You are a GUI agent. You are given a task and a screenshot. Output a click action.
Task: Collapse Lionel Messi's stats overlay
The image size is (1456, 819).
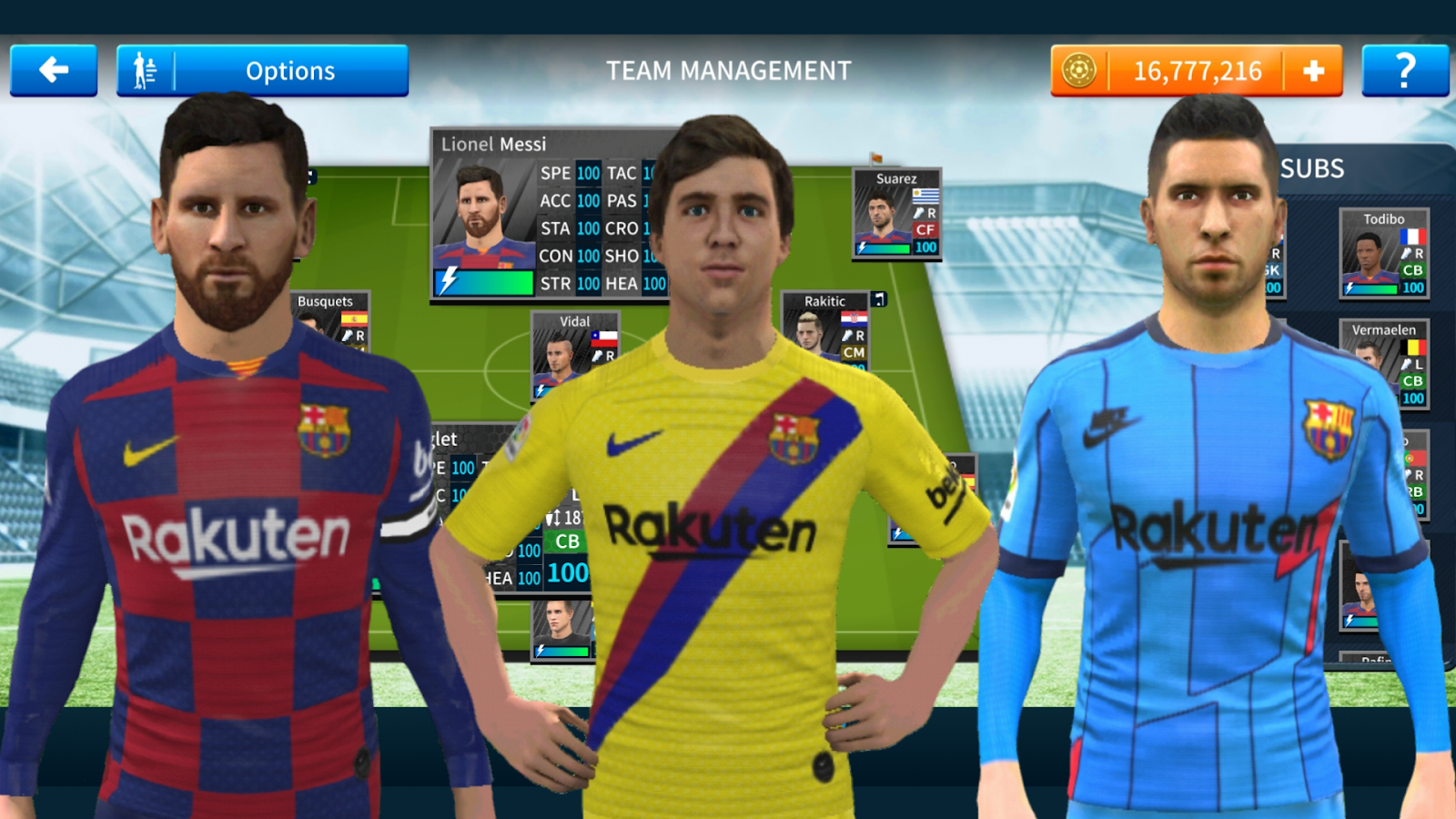coord(496,144)
